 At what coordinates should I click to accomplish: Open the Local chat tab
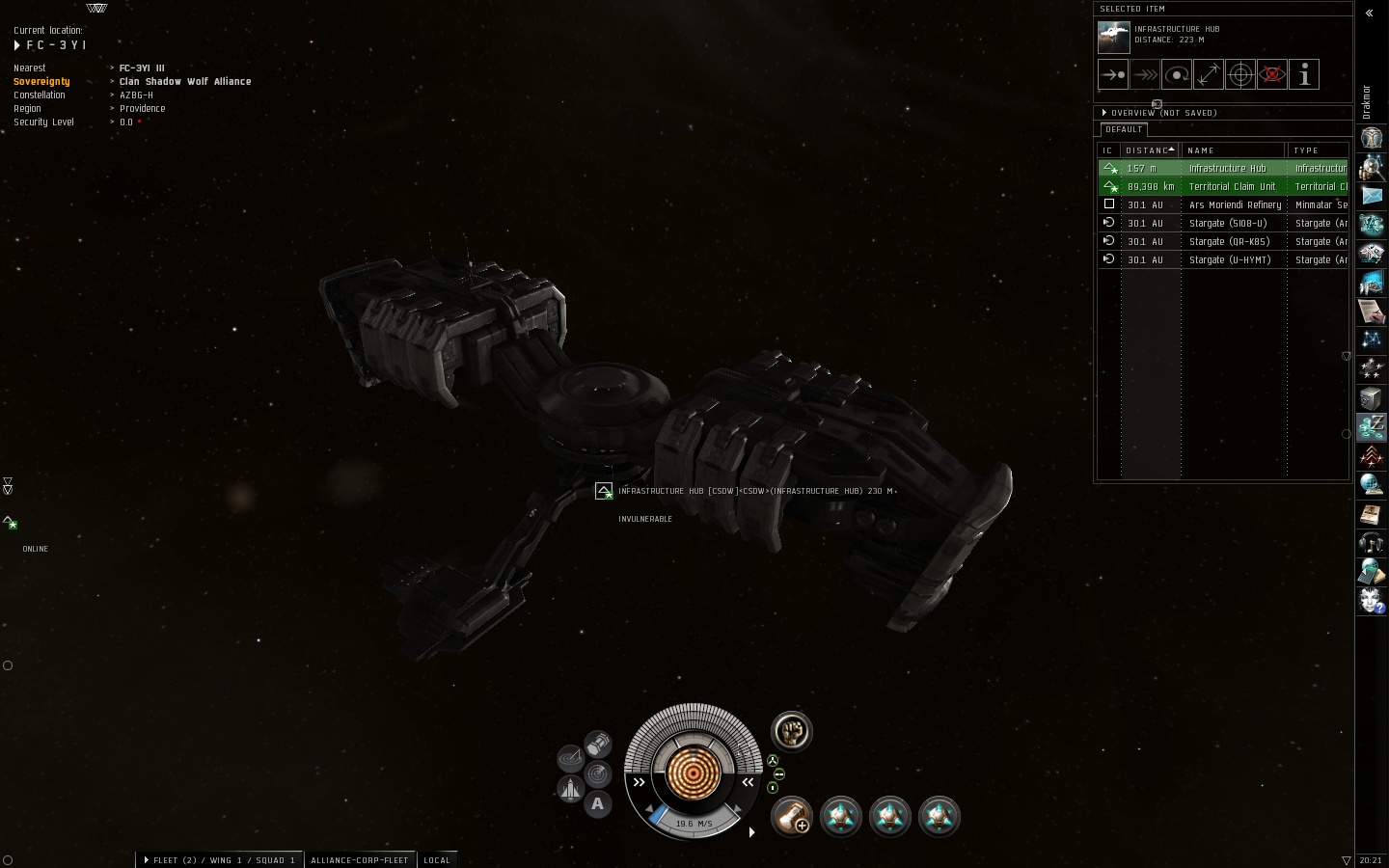(437, 860)
